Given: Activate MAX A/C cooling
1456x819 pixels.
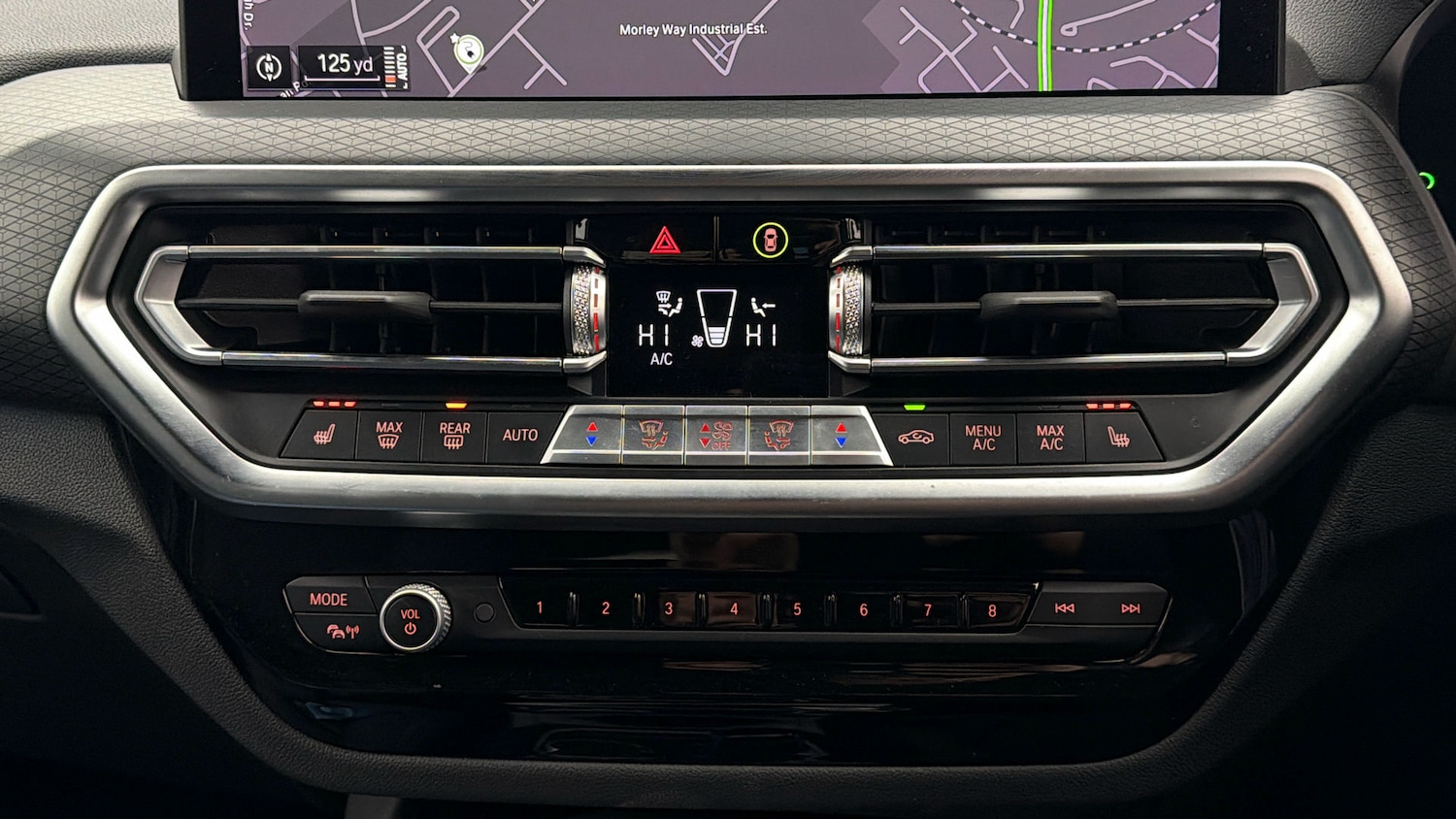Looking at the screenshot, I should coord(1050,438).
